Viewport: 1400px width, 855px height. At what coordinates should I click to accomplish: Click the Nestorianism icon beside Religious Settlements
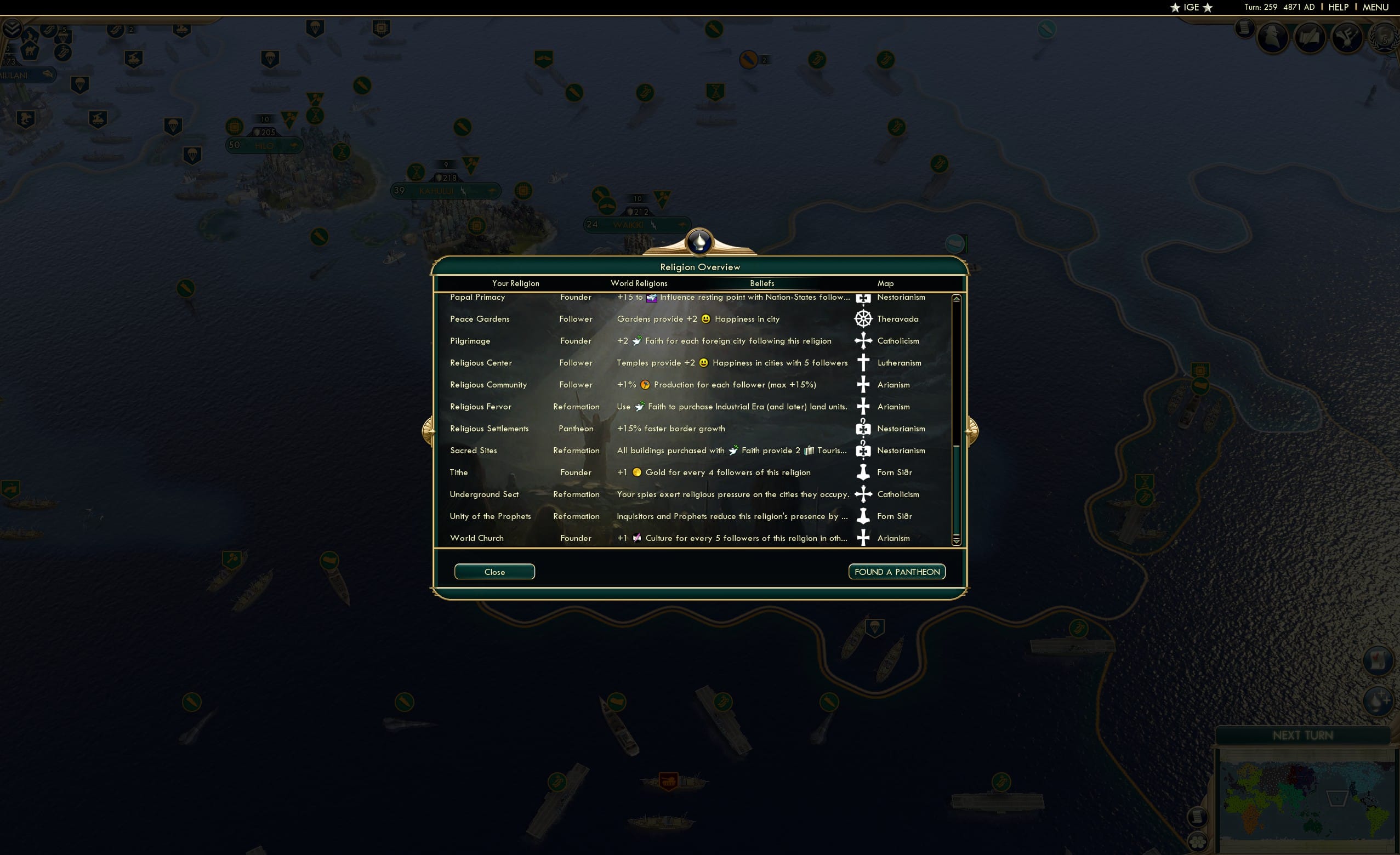coord(864,429)
